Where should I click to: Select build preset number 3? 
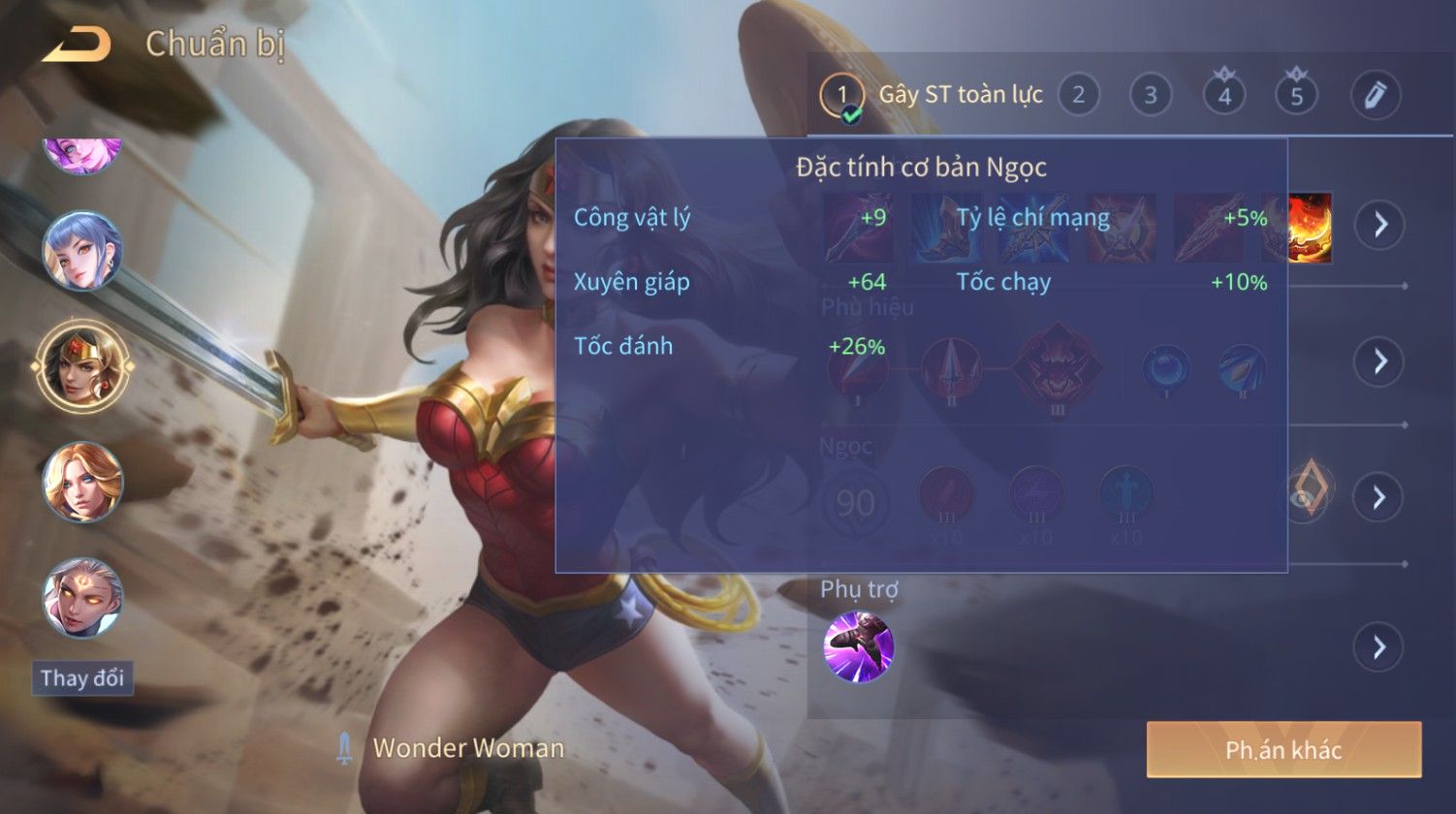coord(1151,95)
